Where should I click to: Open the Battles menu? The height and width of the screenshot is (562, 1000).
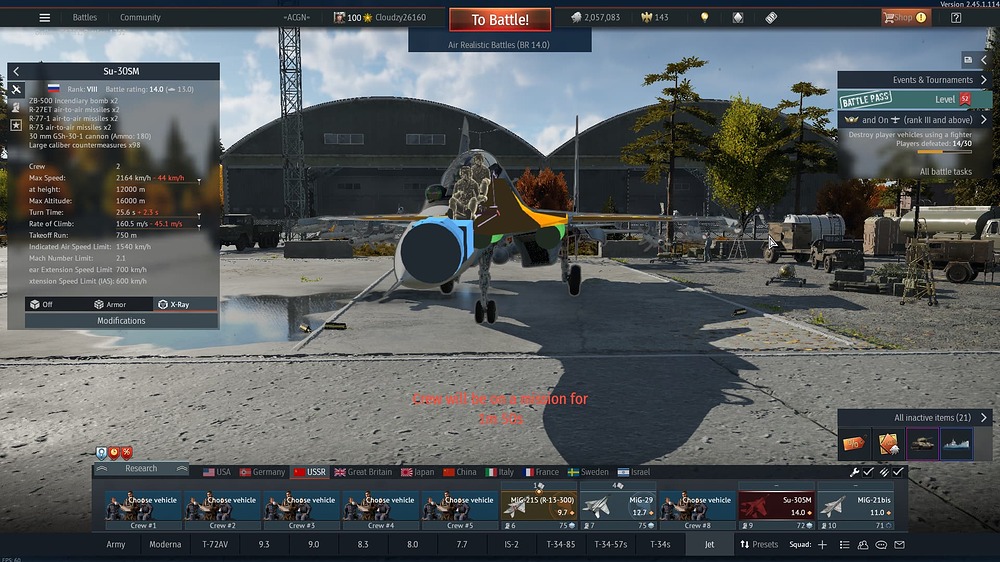click(x=85, y=17)
